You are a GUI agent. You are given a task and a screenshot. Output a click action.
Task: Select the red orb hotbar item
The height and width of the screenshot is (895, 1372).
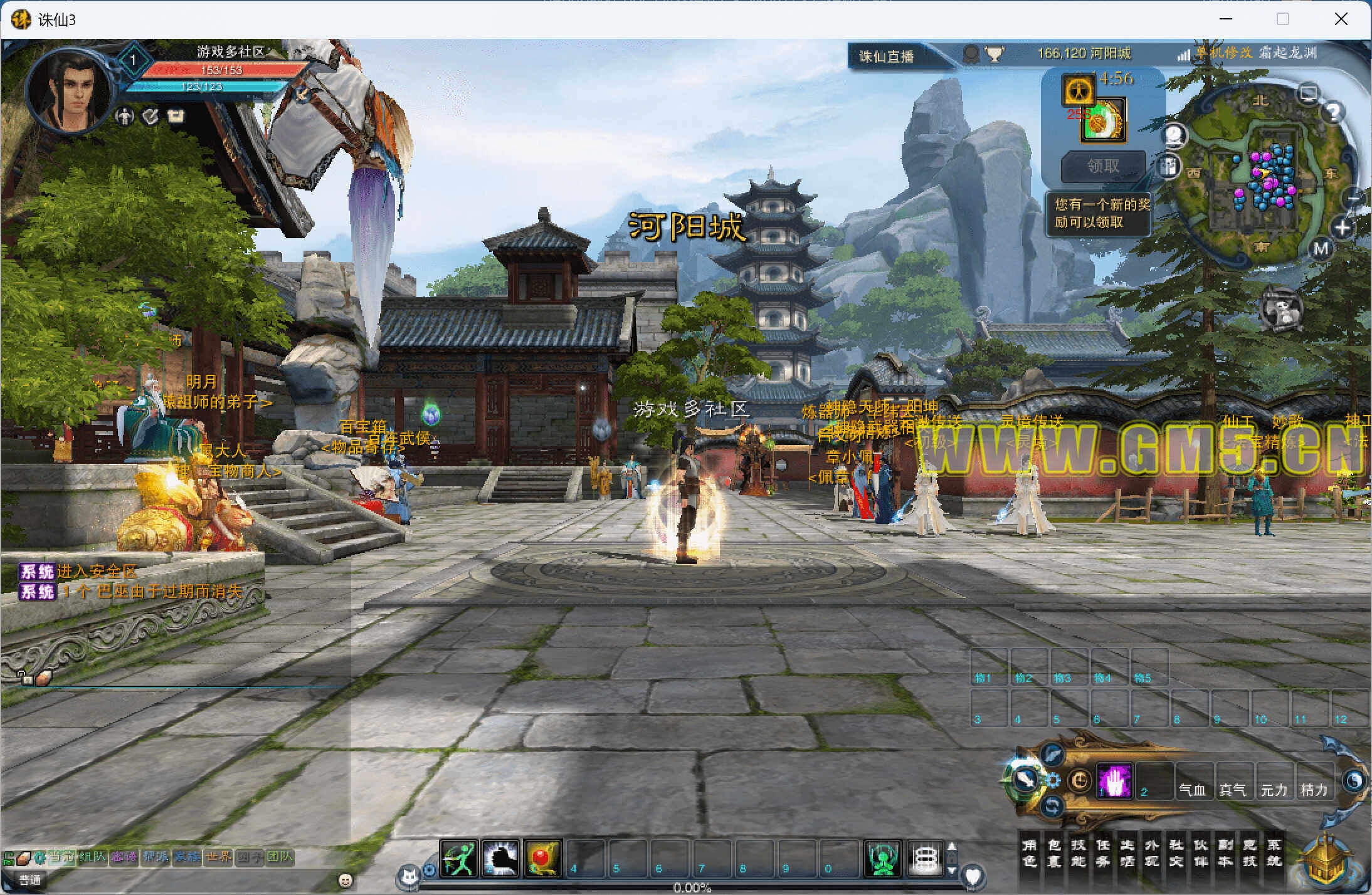pos(542,857)
